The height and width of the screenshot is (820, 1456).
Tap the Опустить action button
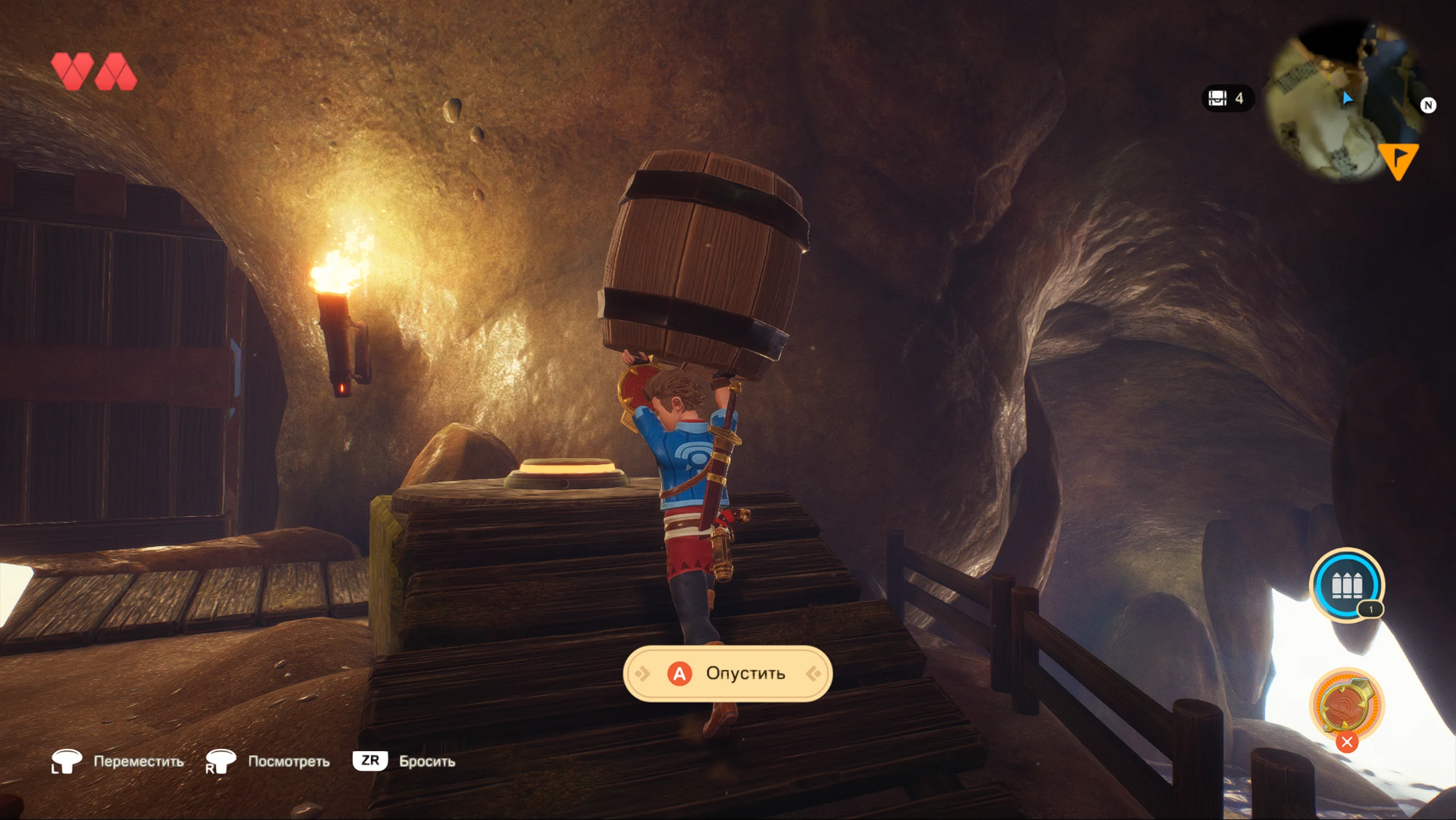click(728, 674)
